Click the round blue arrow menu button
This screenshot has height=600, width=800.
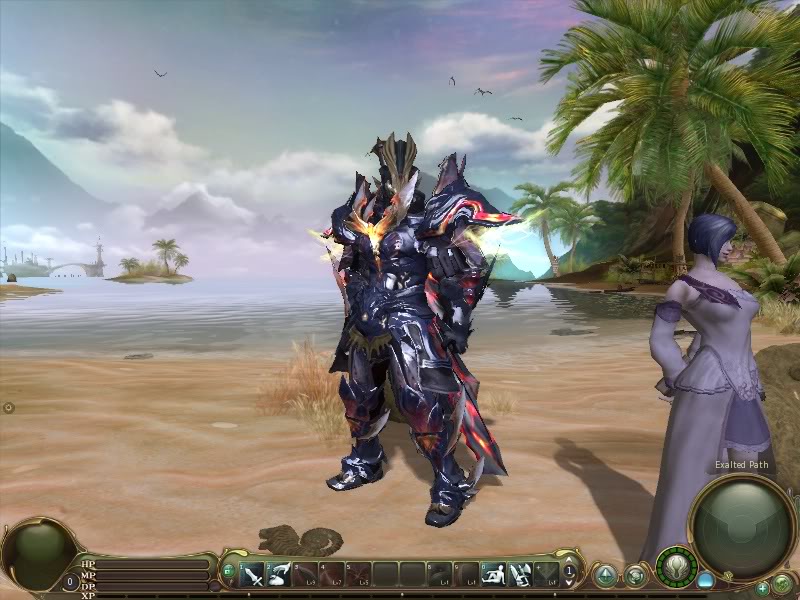click(x=605, y=575)
